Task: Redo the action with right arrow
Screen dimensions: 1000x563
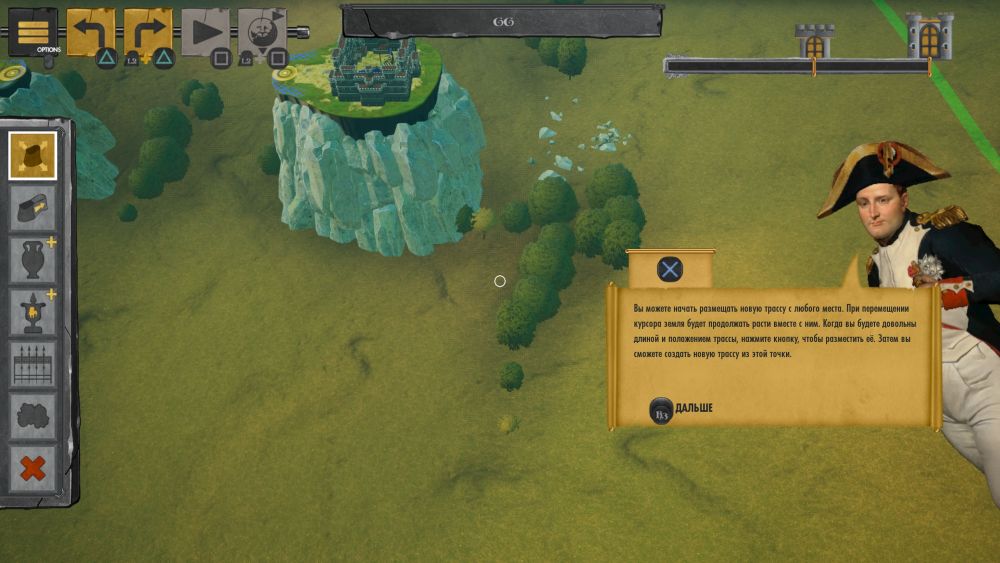Action: [x=148, y=32]
